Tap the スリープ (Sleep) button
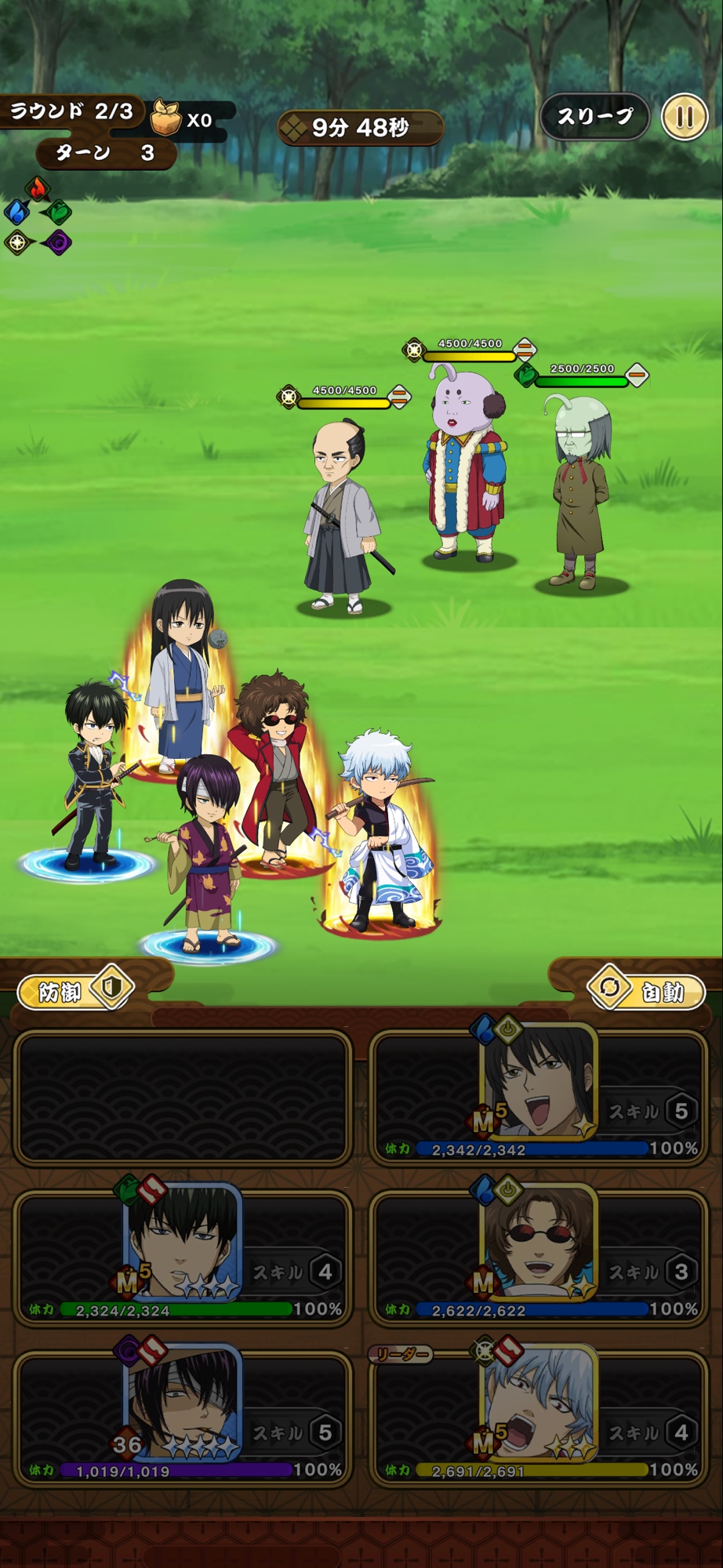The height and width of the screenshot is (1568, 723). click(x=594, y=117)
